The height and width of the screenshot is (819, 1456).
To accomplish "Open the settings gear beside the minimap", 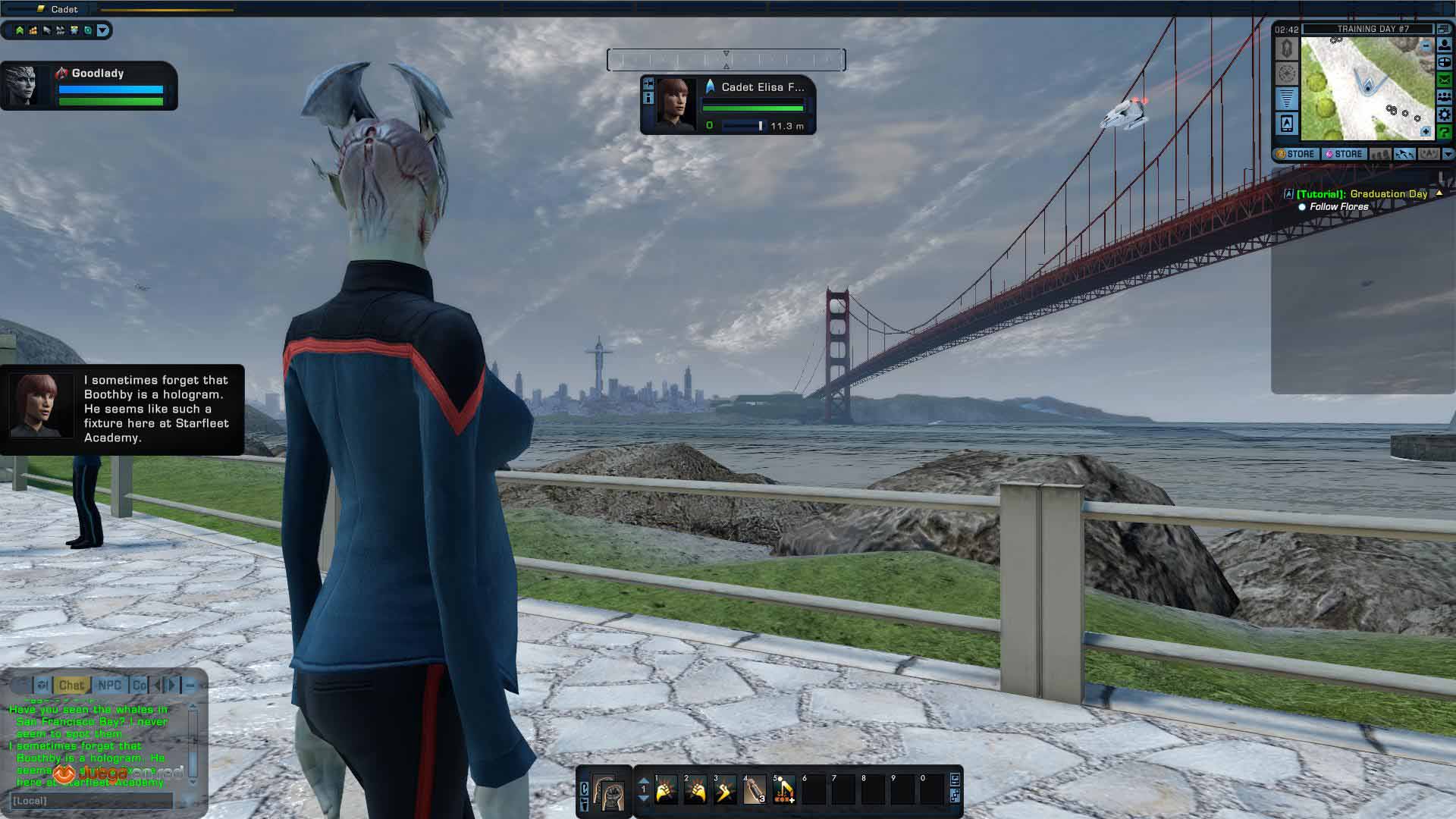I will (1445, 115).
